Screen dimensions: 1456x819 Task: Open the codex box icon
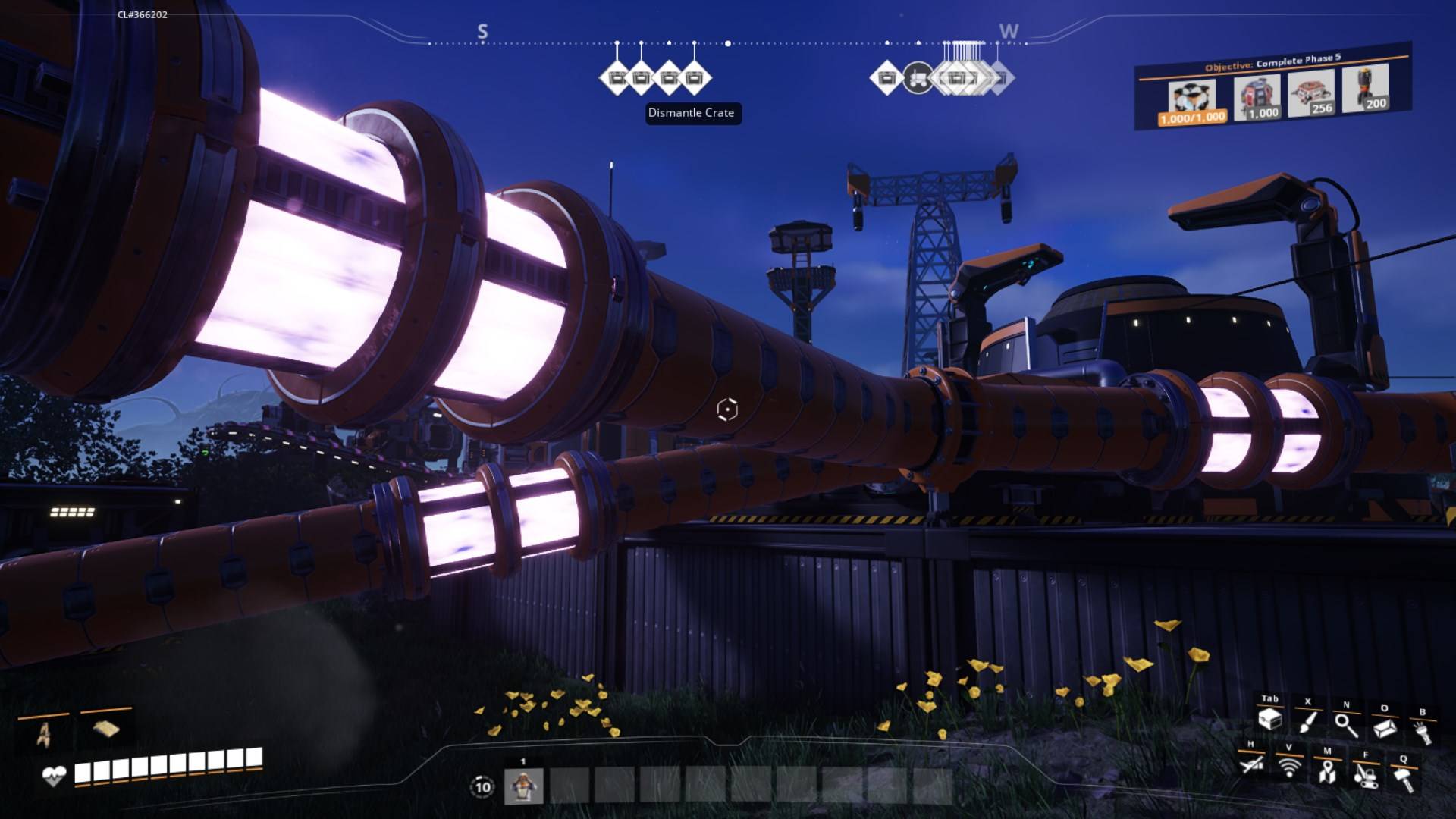click(1385, 728)
